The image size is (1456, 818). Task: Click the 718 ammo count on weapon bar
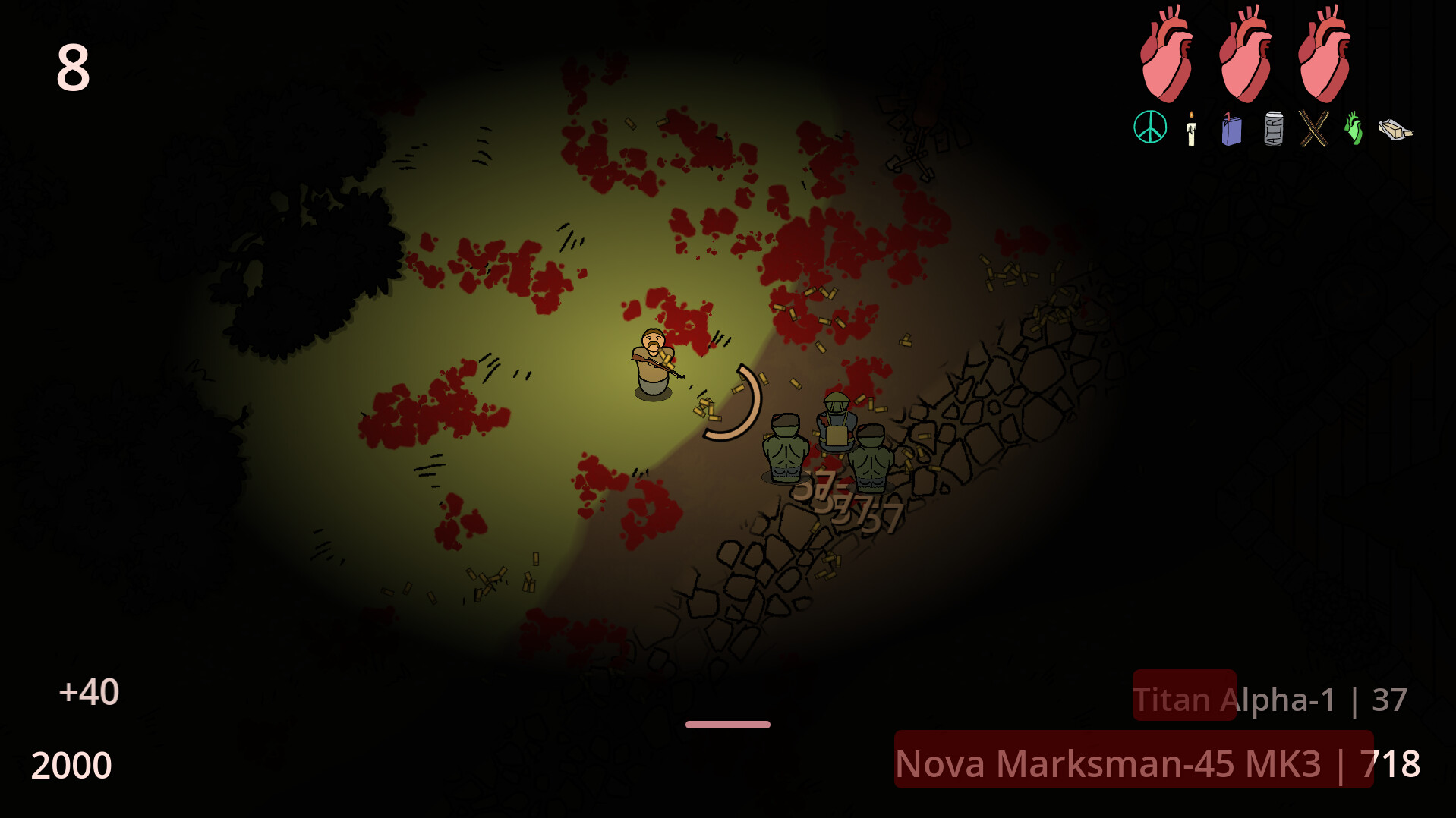click(x=1392, y=765)
